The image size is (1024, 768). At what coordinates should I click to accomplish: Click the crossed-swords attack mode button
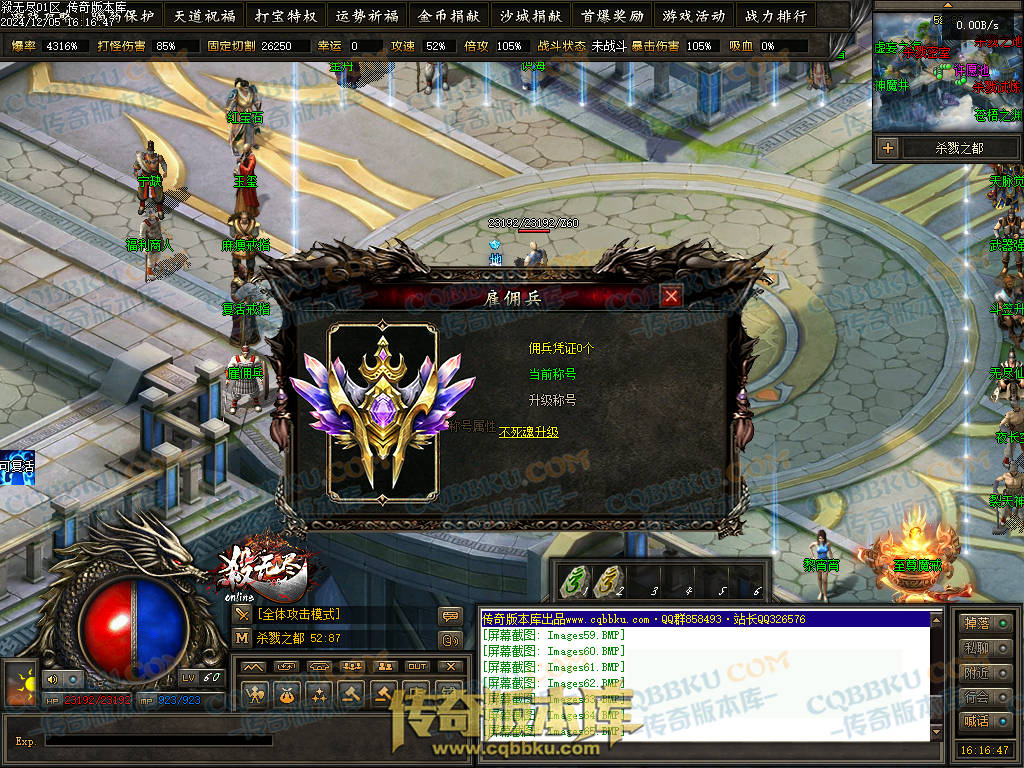243,614
